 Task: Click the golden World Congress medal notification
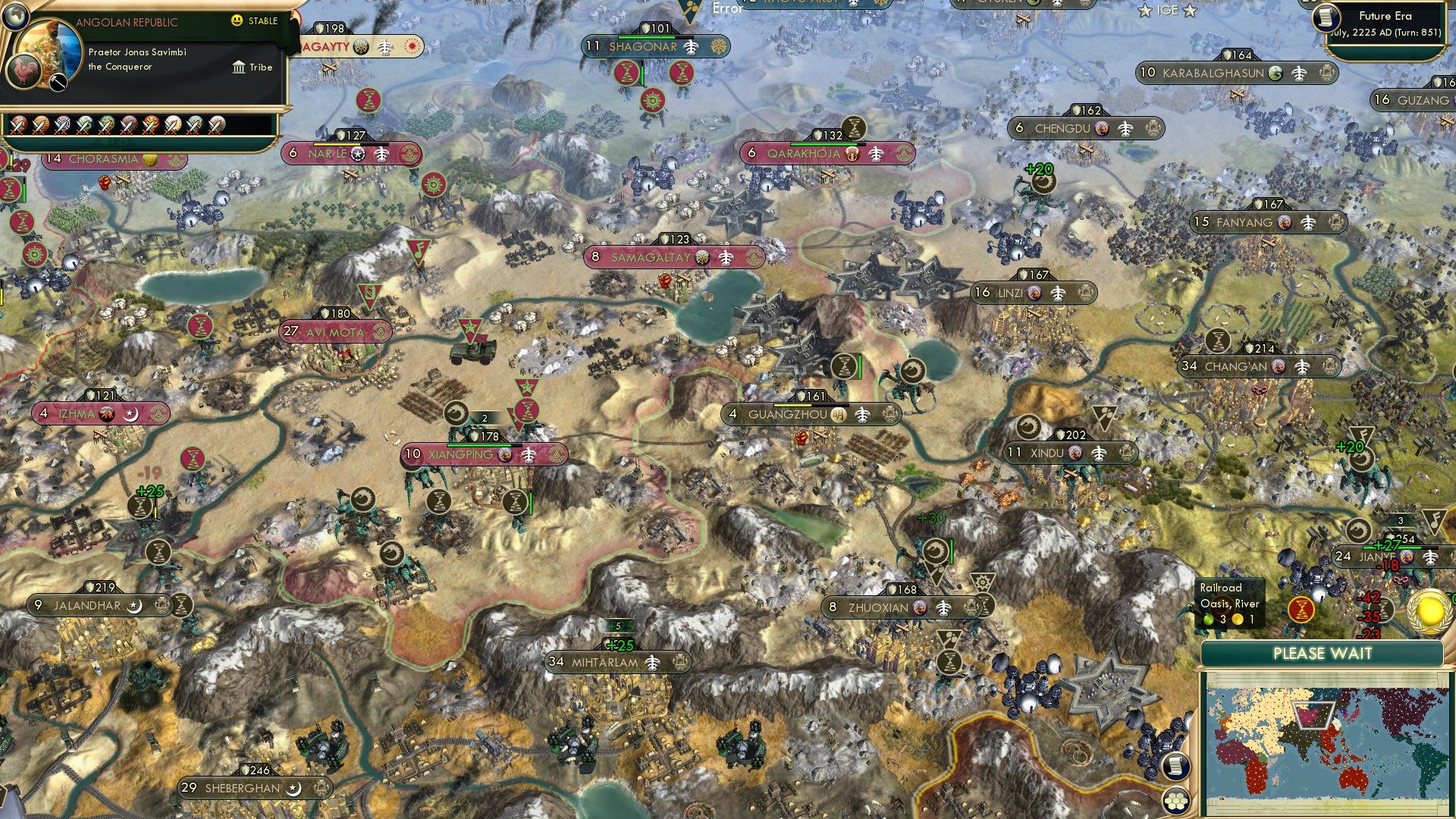tap(1429, 611)
